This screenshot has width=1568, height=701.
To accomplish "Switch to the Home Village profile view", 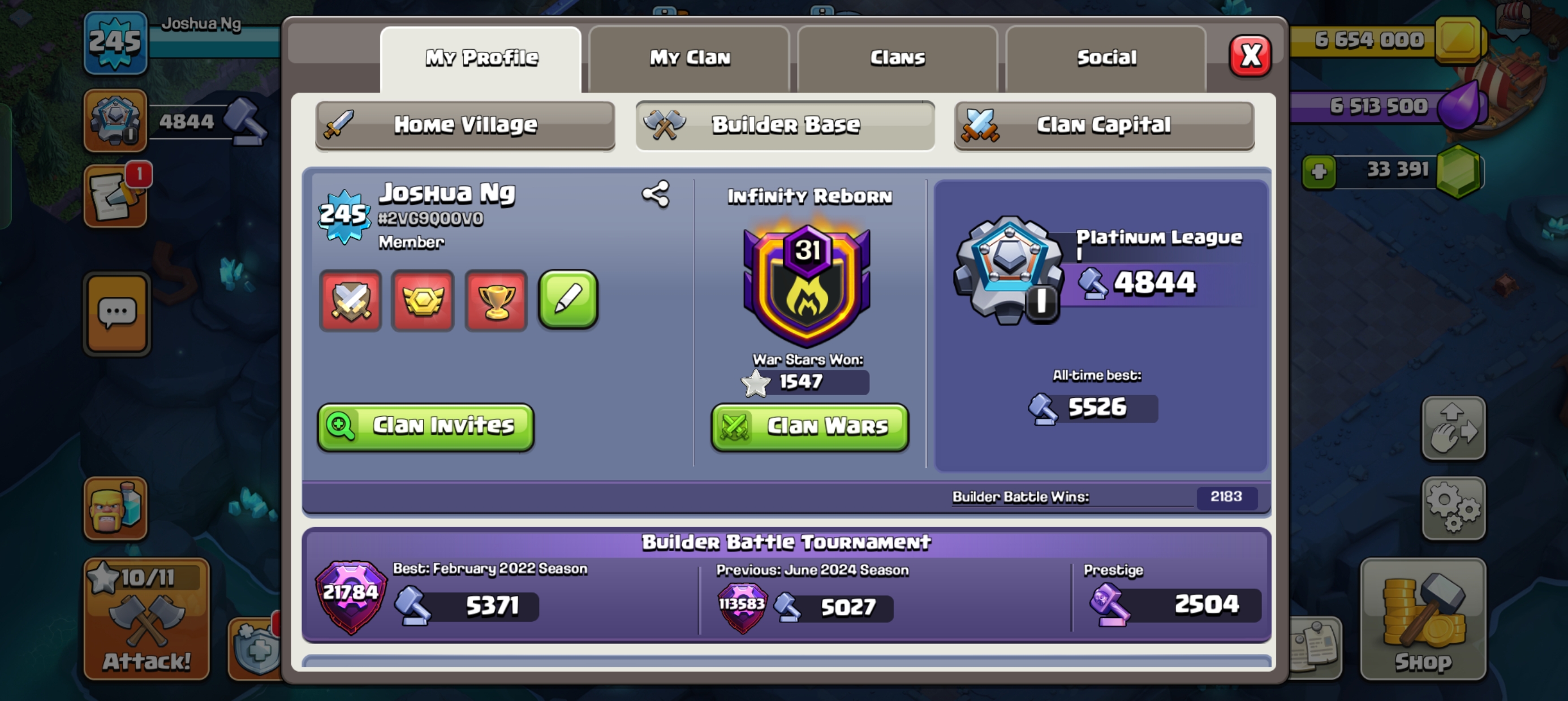I will (465, 125).
